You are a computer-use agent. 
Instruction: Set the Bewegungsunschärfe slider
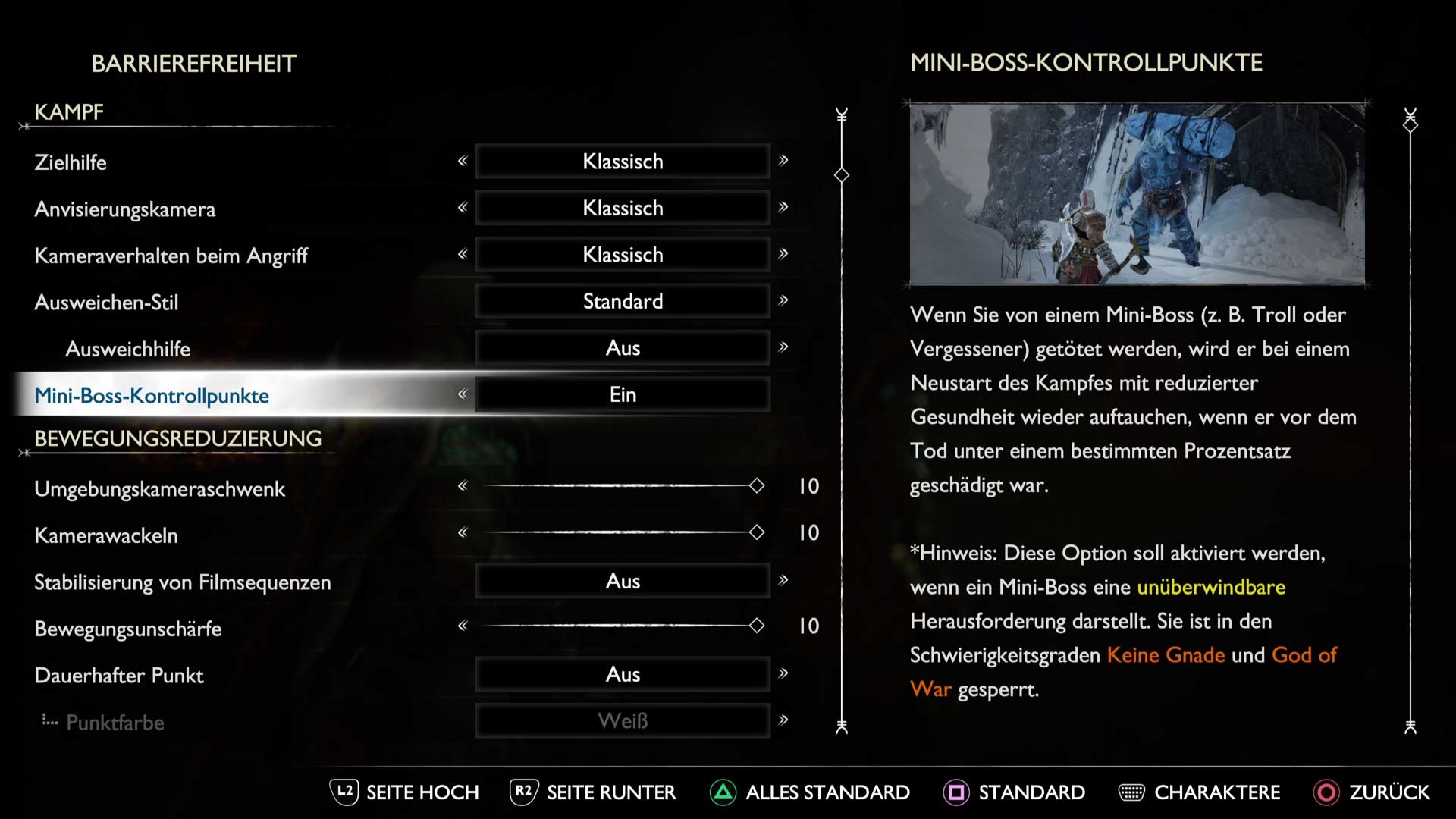(x=756, y=626)
